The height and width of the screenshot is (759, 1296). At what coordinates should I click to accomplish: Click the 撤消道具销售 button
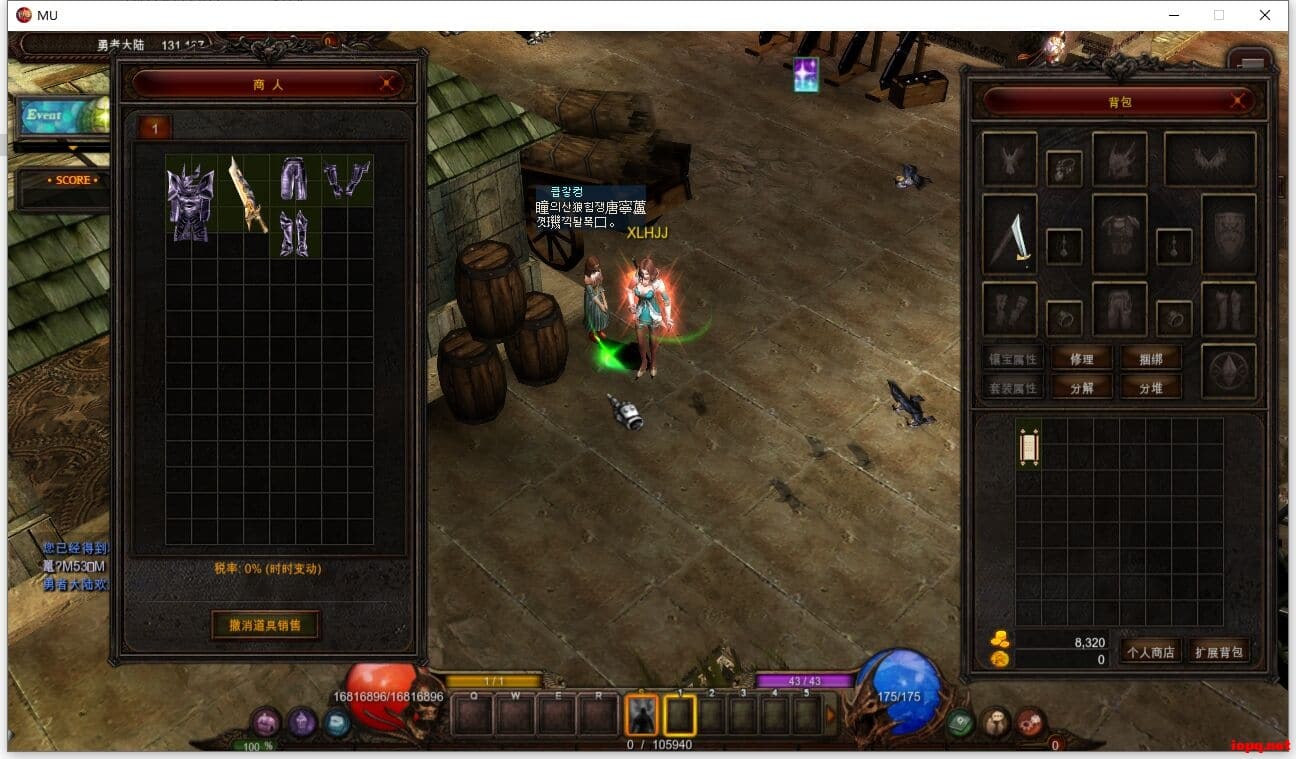265,625
